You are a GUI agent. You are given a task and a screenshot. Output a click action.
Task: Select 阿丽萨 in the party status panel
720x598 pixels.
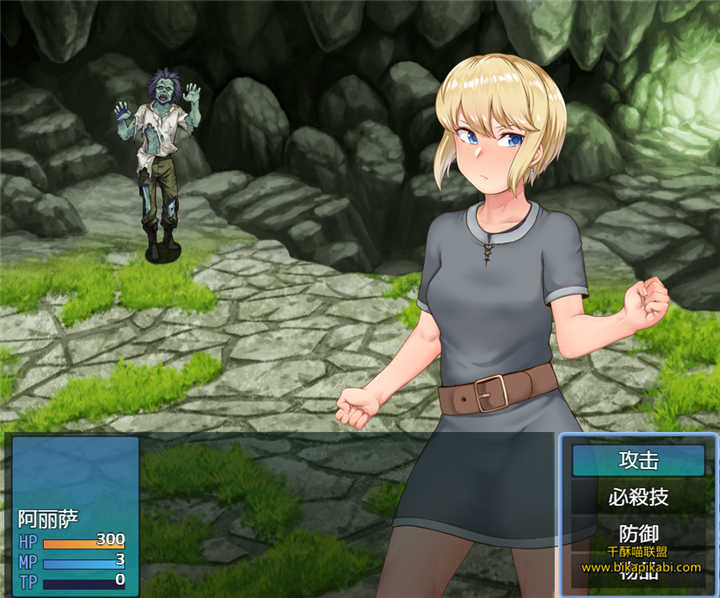point(47,519)
